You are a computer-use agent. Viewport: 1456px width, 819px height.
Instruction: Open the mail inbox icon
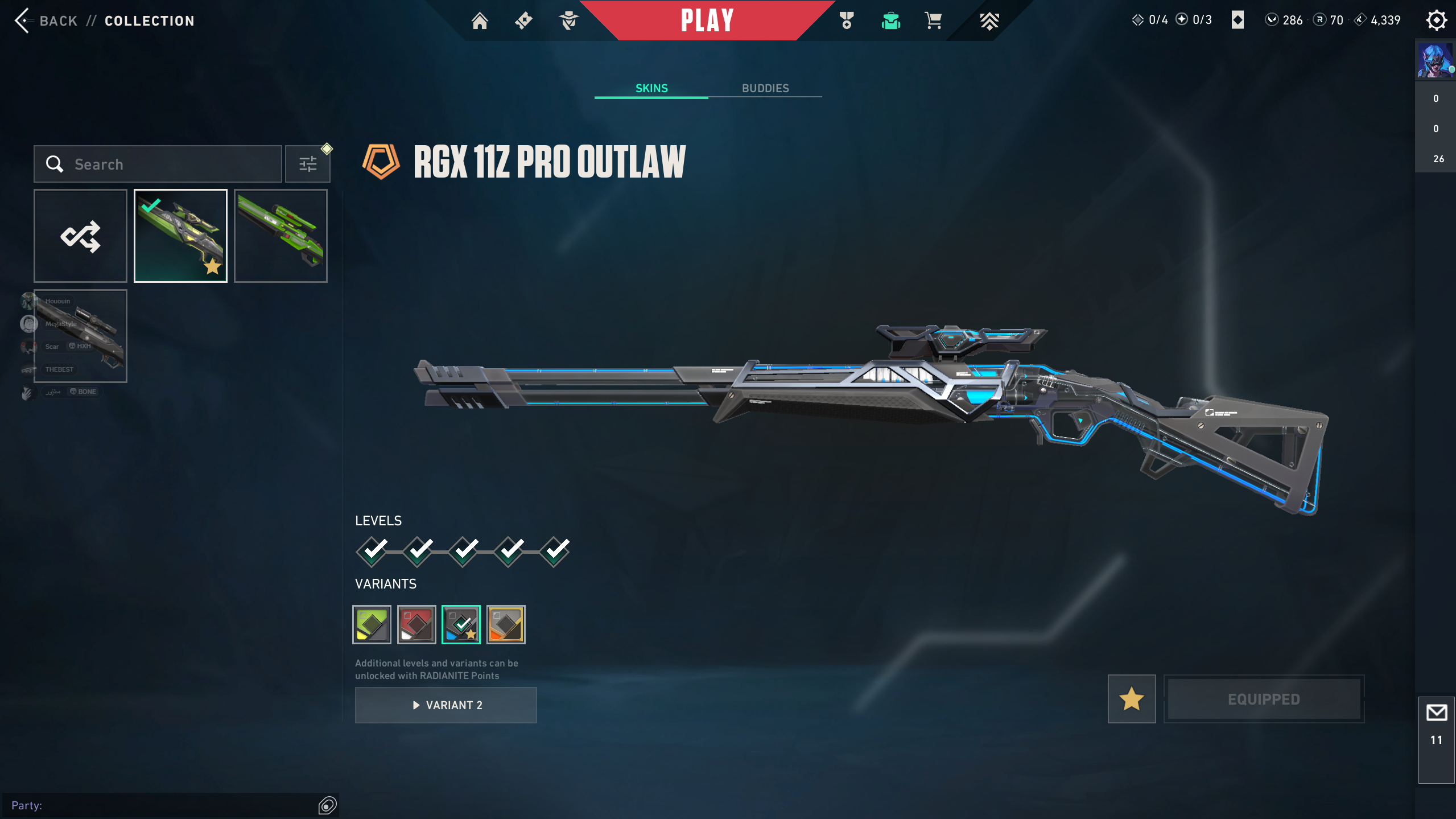point(1436,713)
